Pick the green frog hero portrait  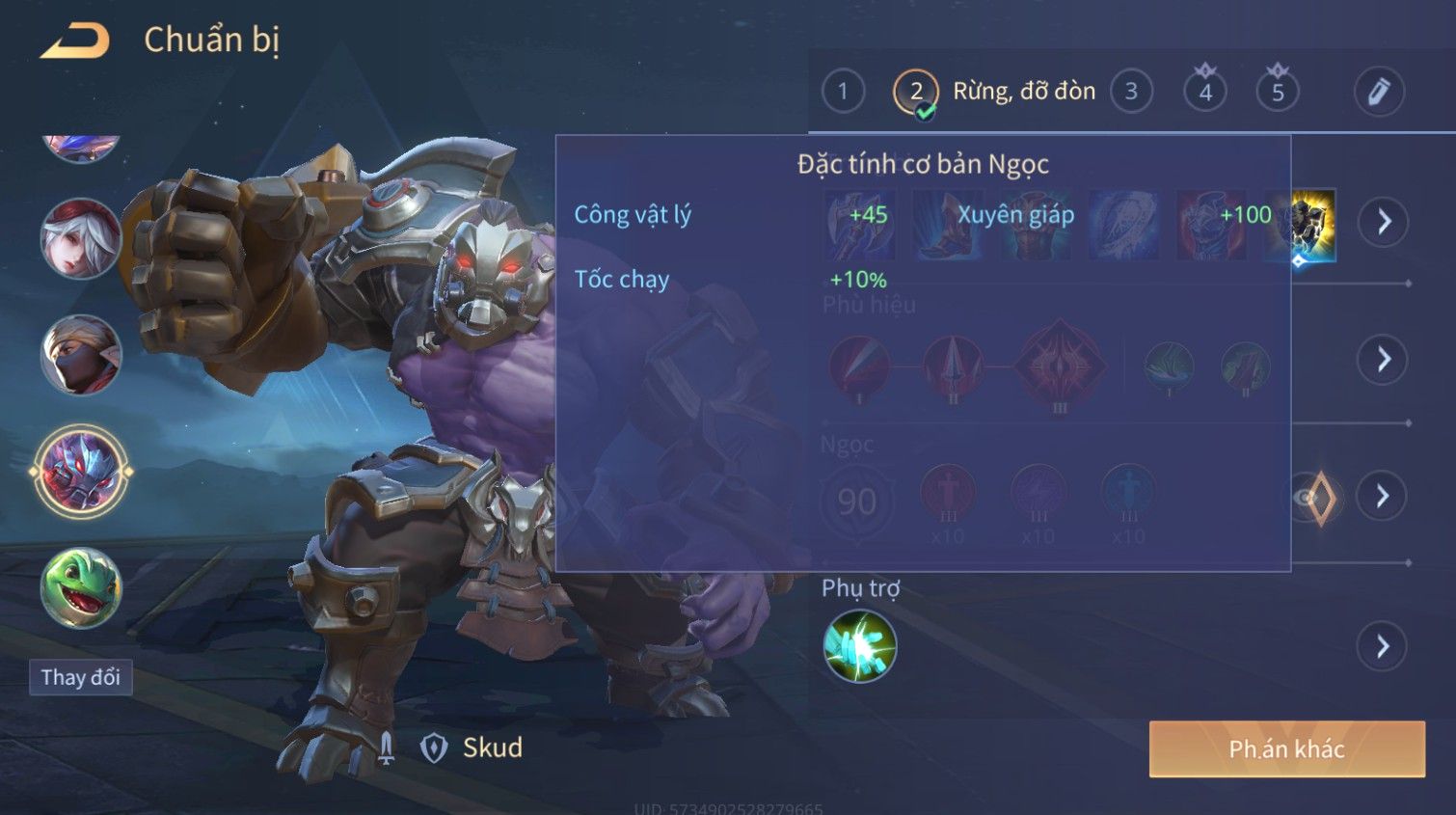click(x=81, y=588)
